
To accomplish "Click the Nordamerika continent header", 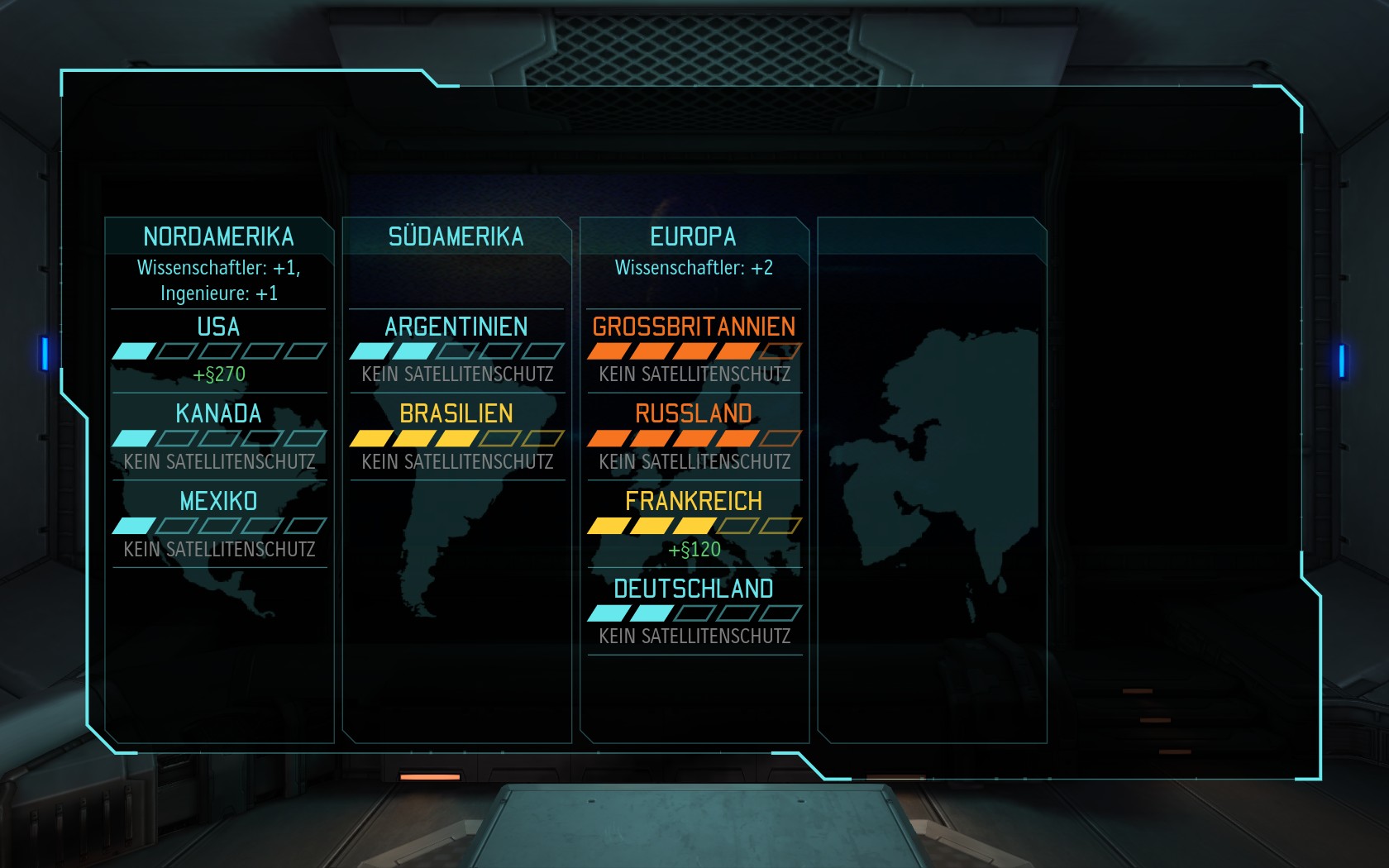I will pos(219,236).
